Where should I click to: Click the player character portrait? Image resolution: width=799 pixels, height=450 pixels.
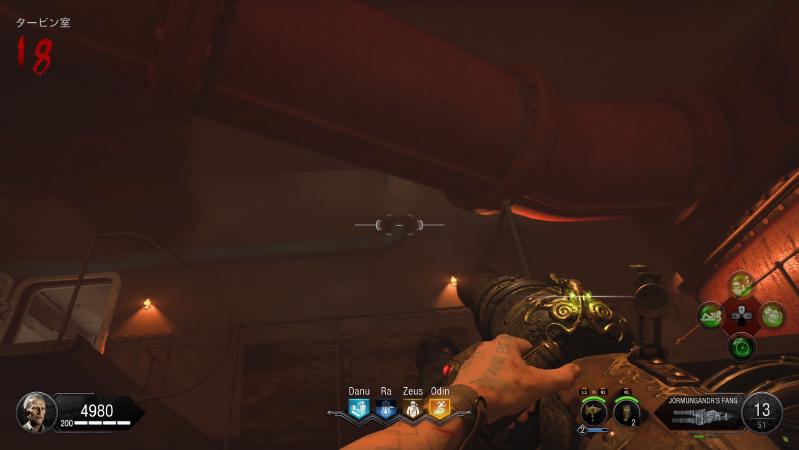pos(36,411)
